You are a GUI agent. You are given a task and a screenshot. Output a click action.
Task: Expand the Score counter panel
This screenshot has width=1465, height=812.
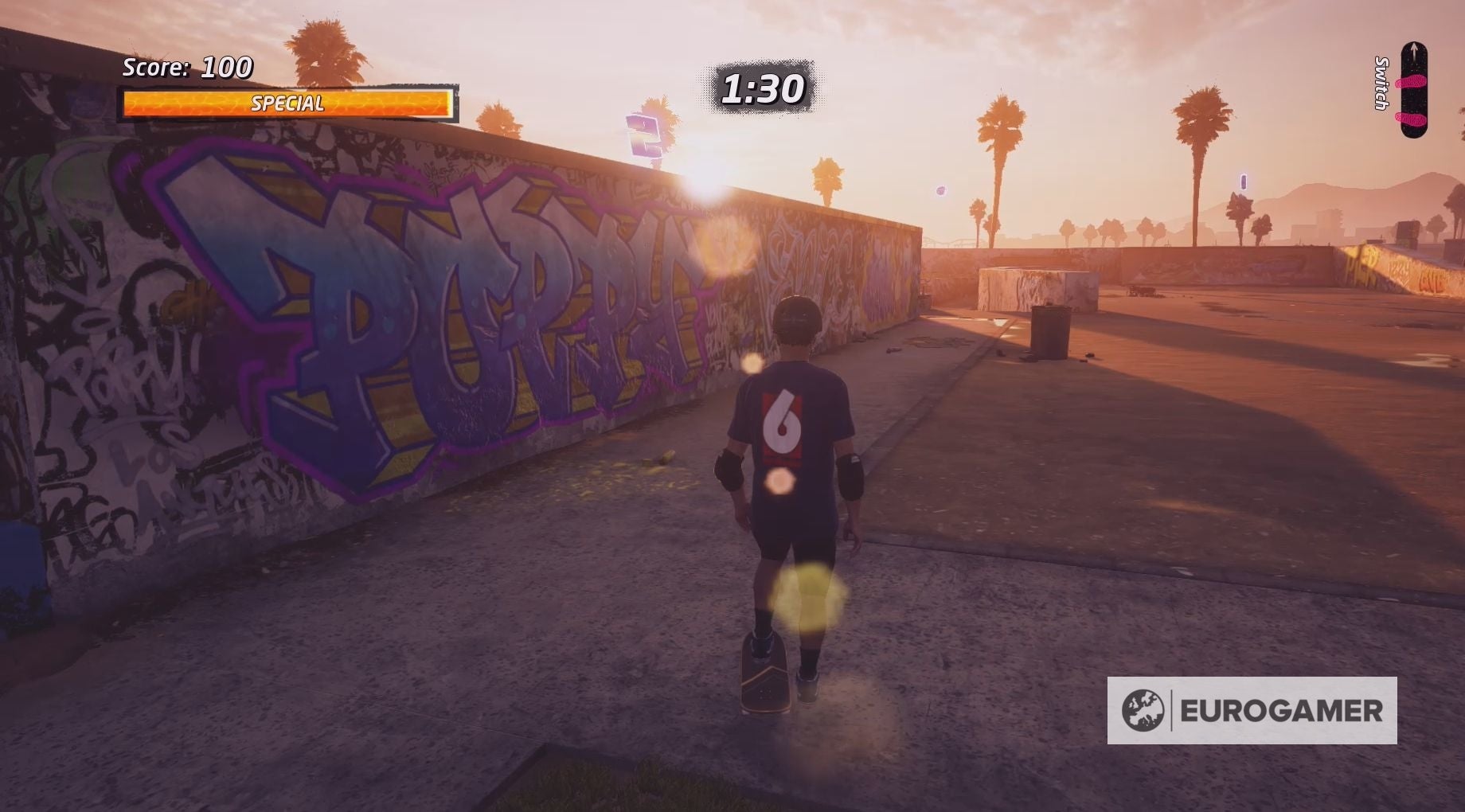click(x=185, y=68)
